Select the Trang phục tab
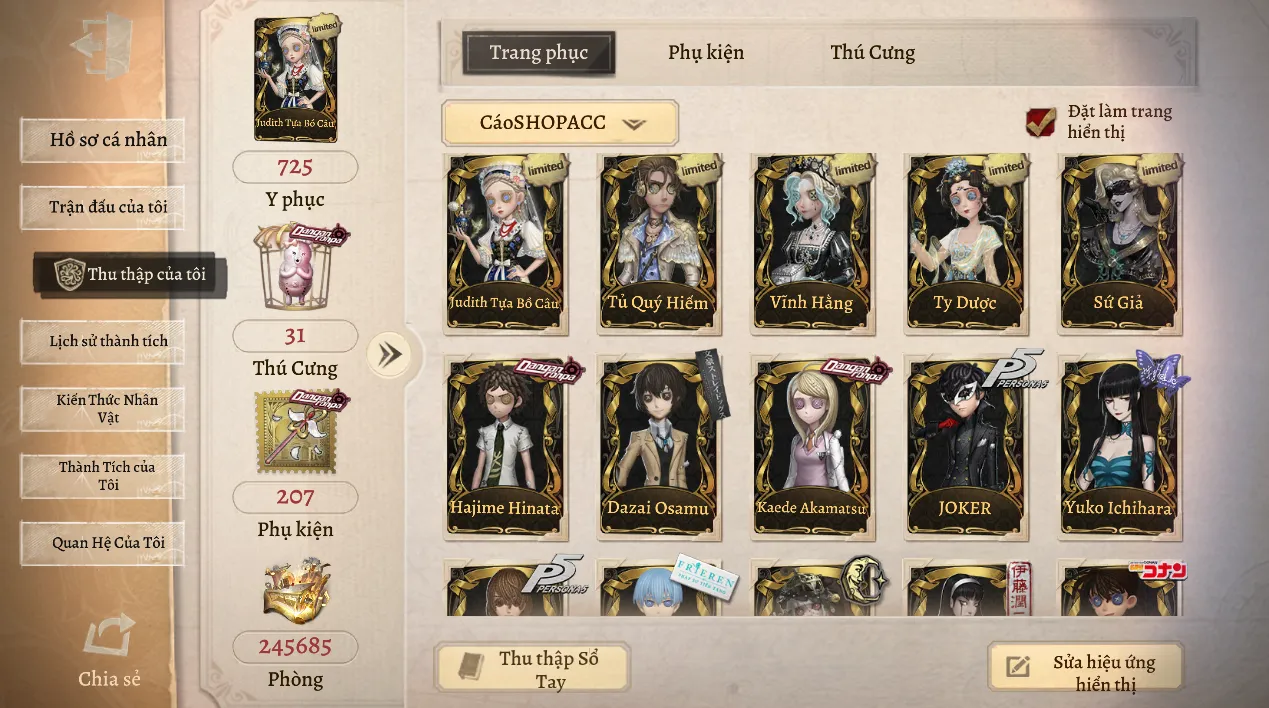Viewport: 1269px width, 708px height. pos(538,53)
